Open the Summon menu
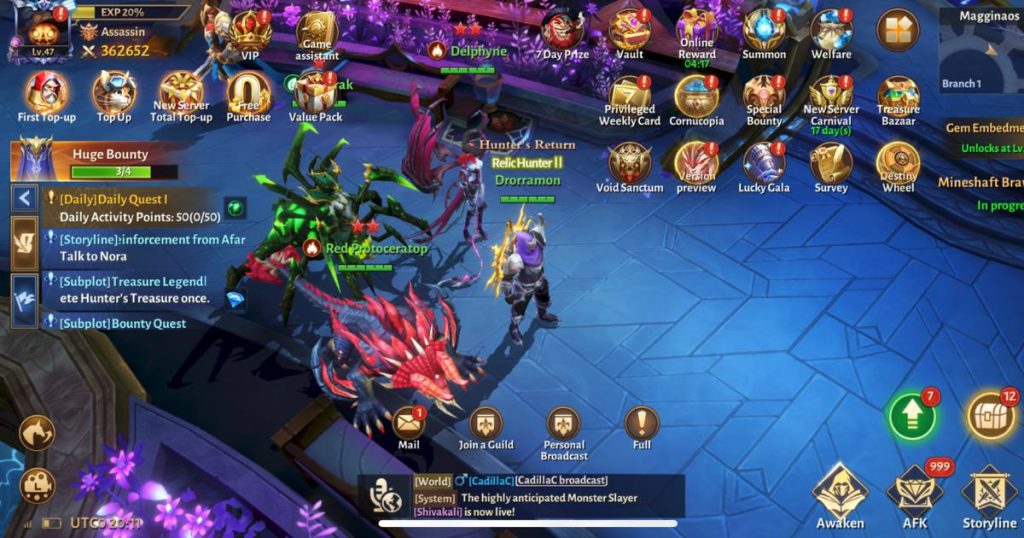The width and height of the screenshot is (1024, 538). 764,30
